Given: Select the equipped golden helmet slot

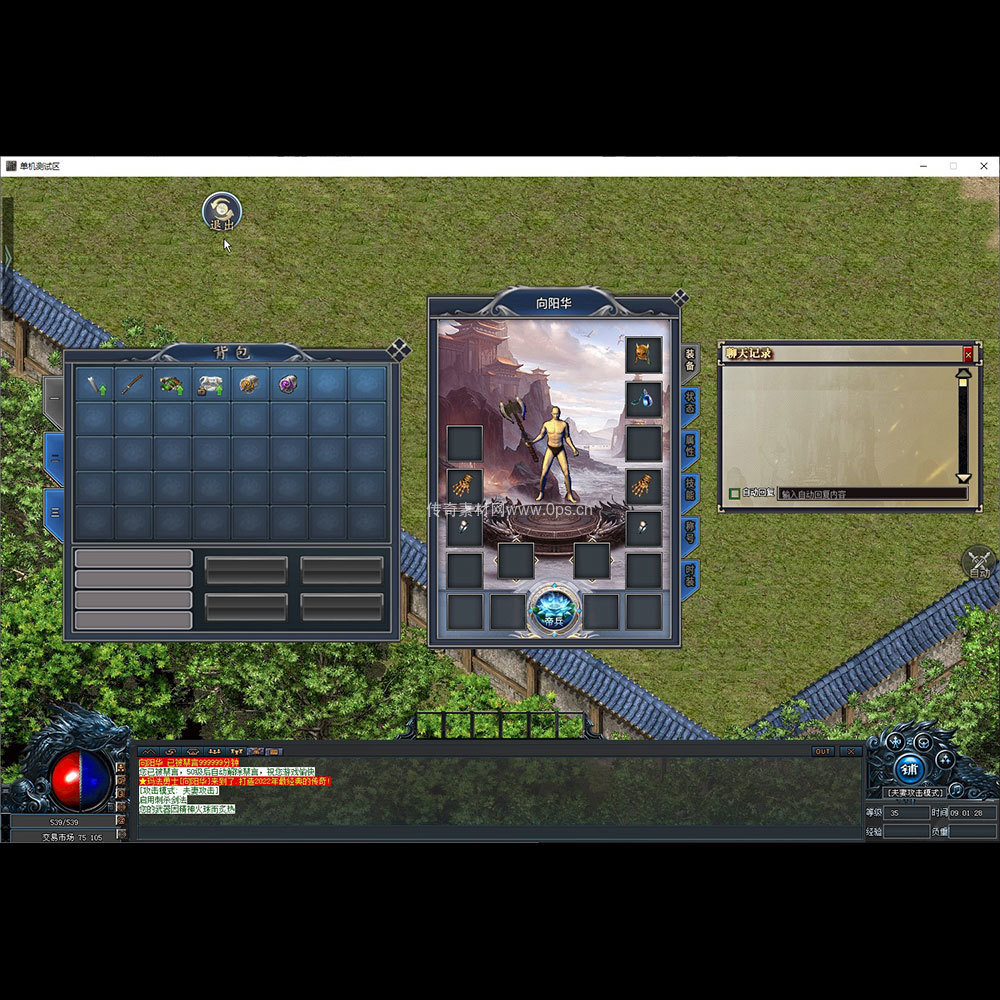Looking at the screenshot, I should pyautogui.click(x=644, y=354).
